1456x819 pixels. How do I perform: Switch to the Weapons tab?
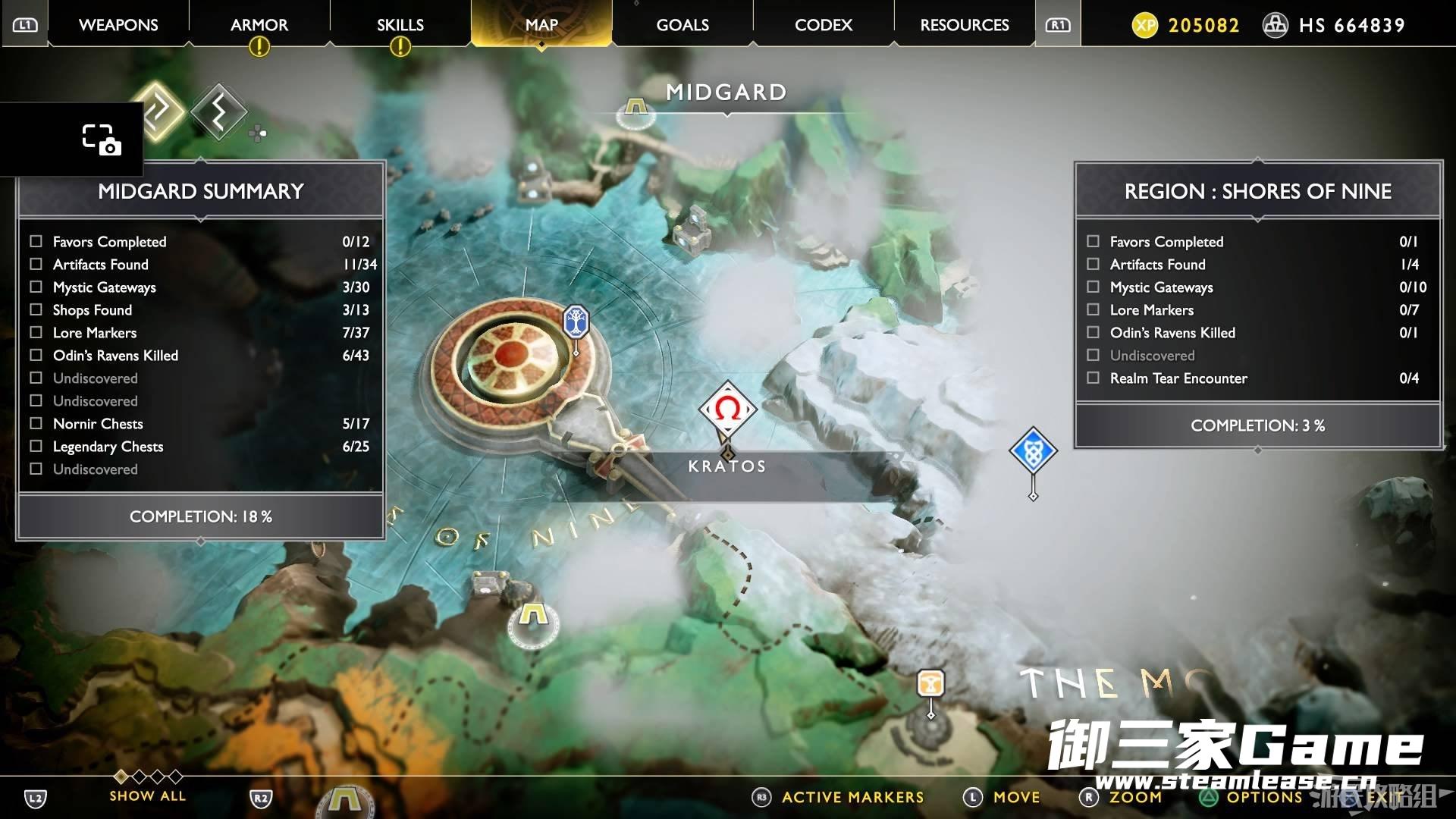[x=118, y=25]
